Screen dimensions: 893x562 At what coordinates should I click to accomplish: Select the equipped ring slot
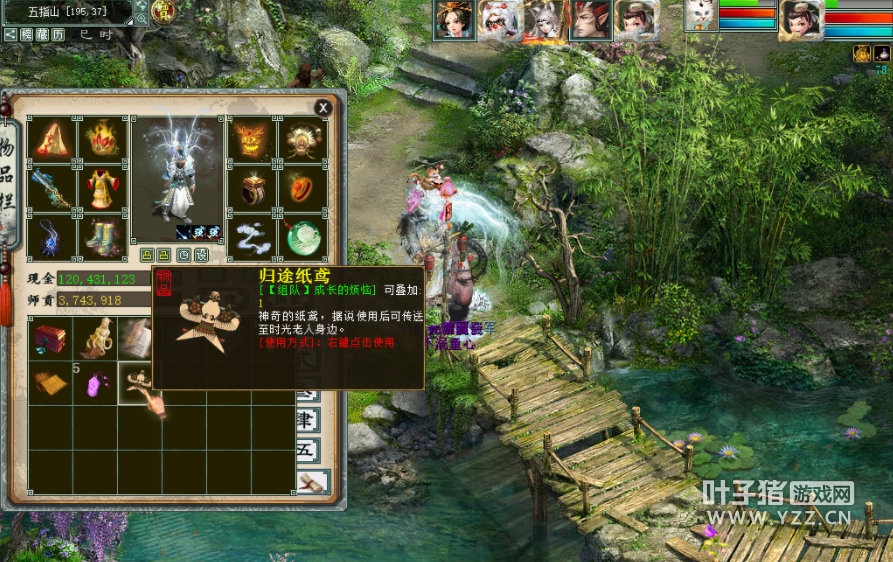pyautogui.click(x=251, y=188)
